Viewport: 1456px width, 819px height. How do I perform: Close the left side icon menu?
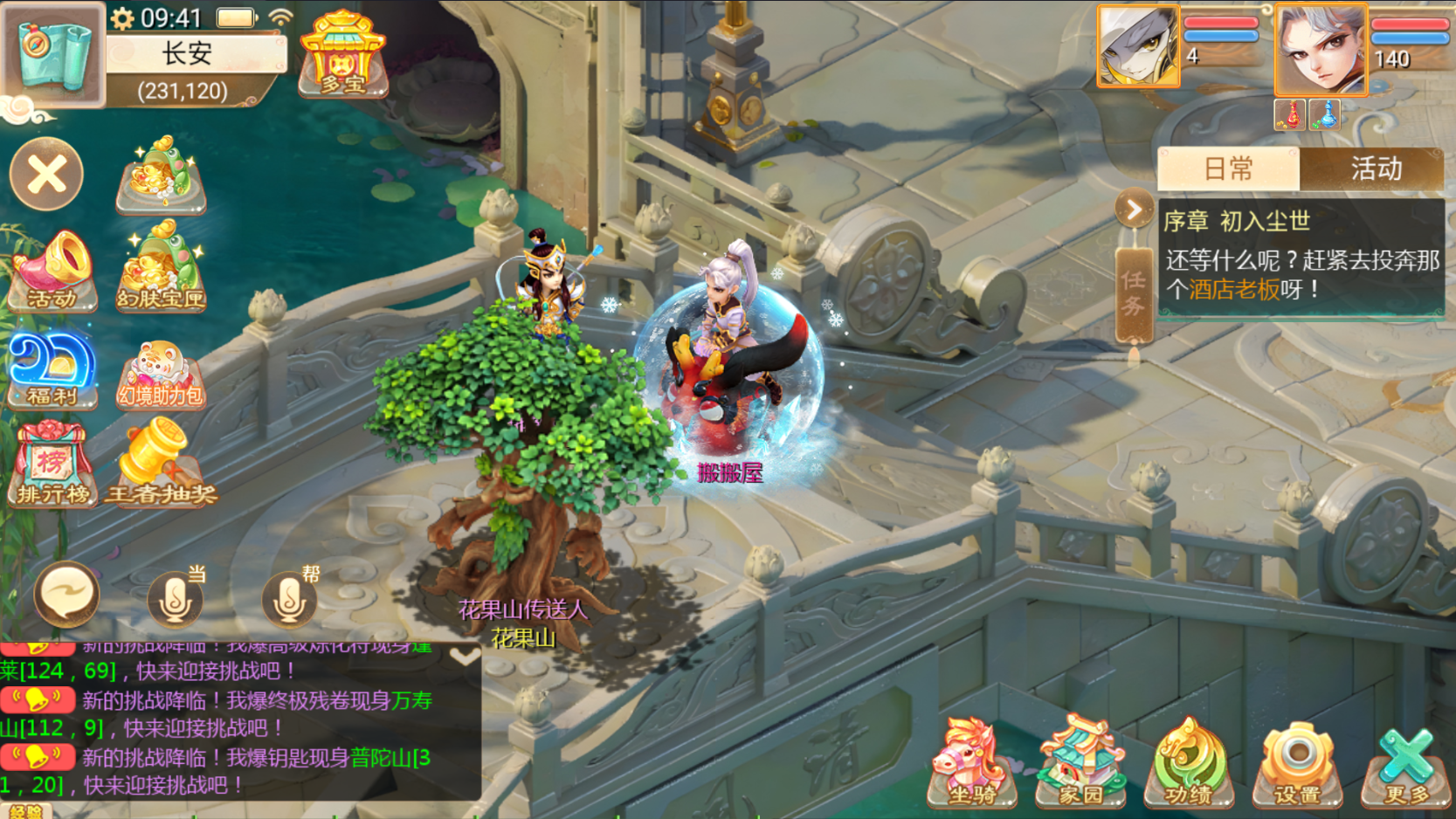(x=46, y=175)
